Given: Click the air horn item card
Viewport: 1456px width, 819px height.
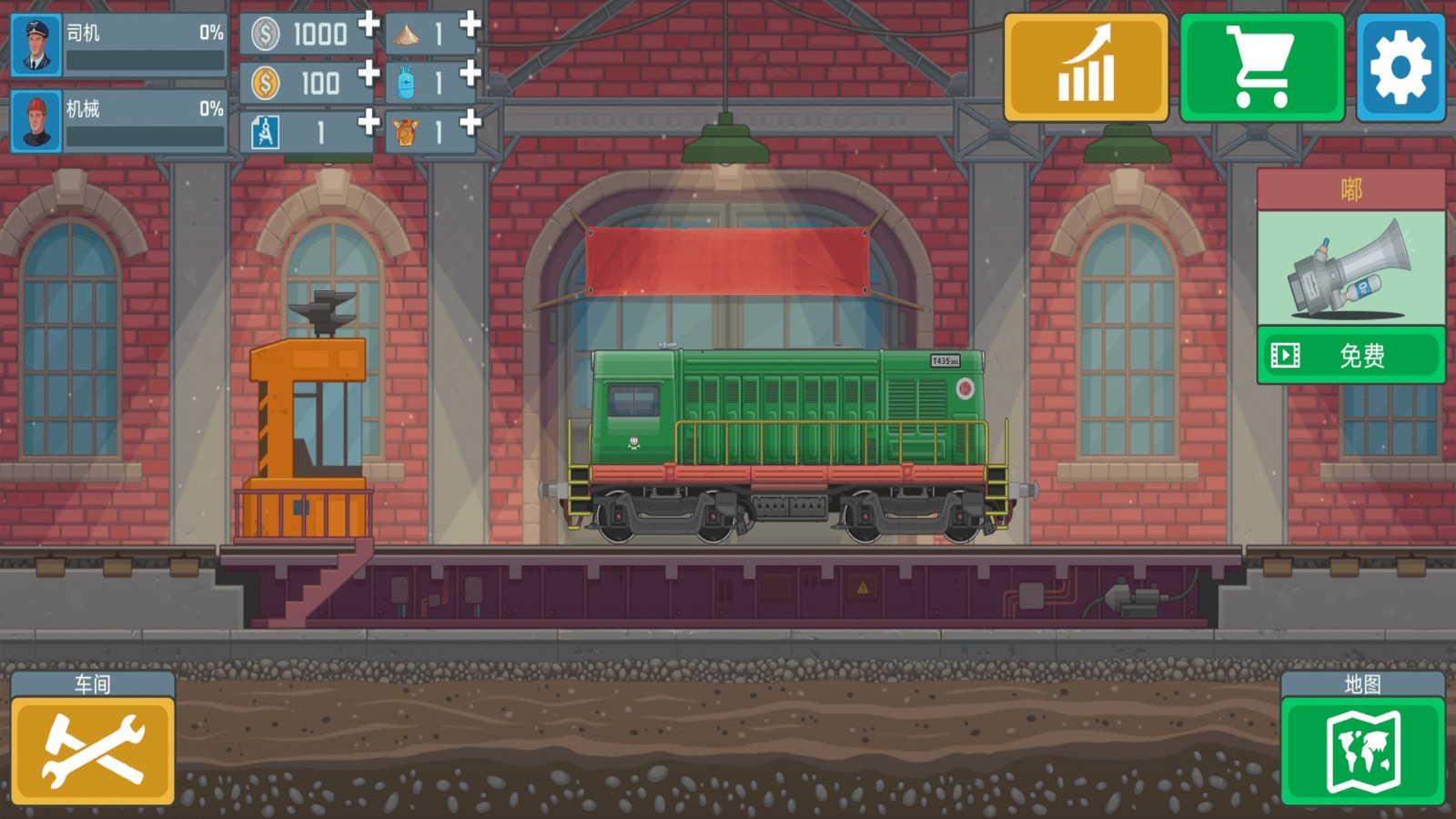Looking at the screenshot, I should (x=1350, y=268).
